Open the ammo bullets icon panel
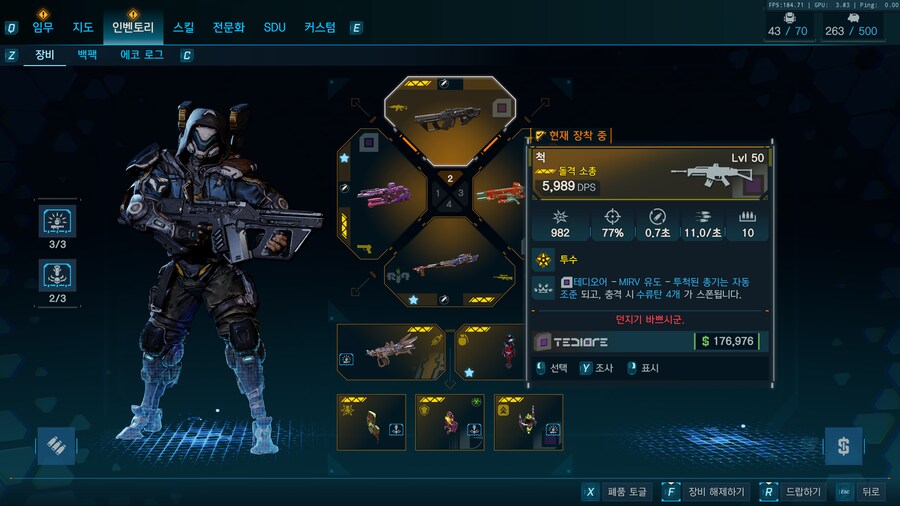Image resolution: width=900 pixels, height=506 pixels. point(56,446)
